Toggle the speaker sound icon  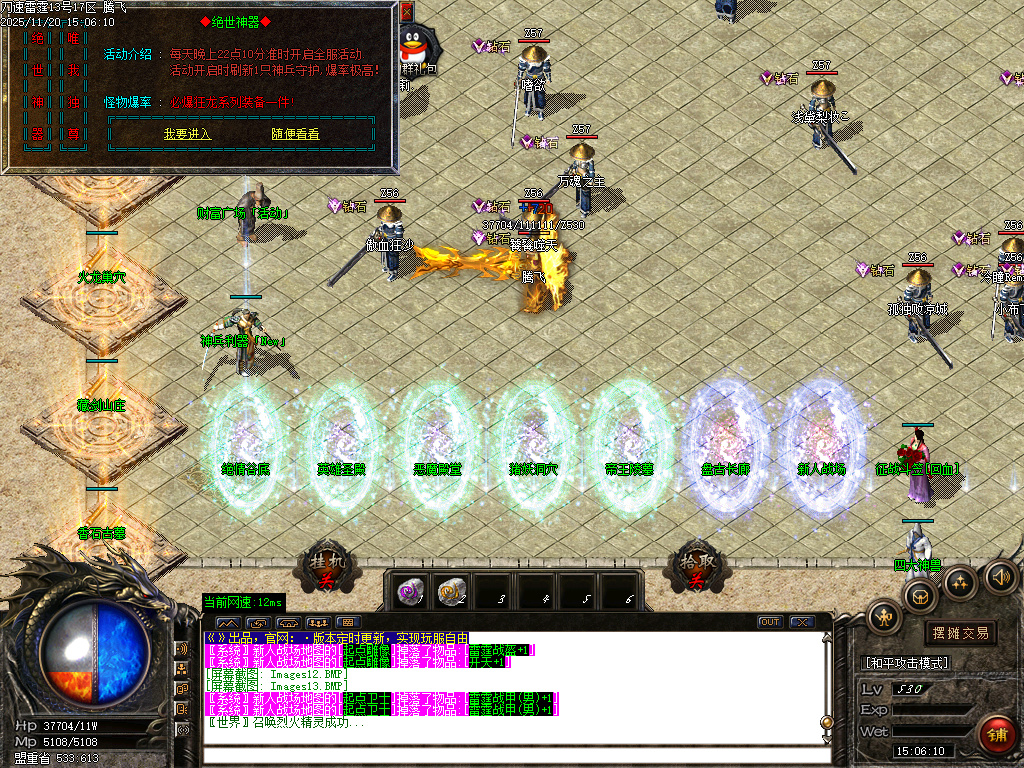pos(1002,576)
